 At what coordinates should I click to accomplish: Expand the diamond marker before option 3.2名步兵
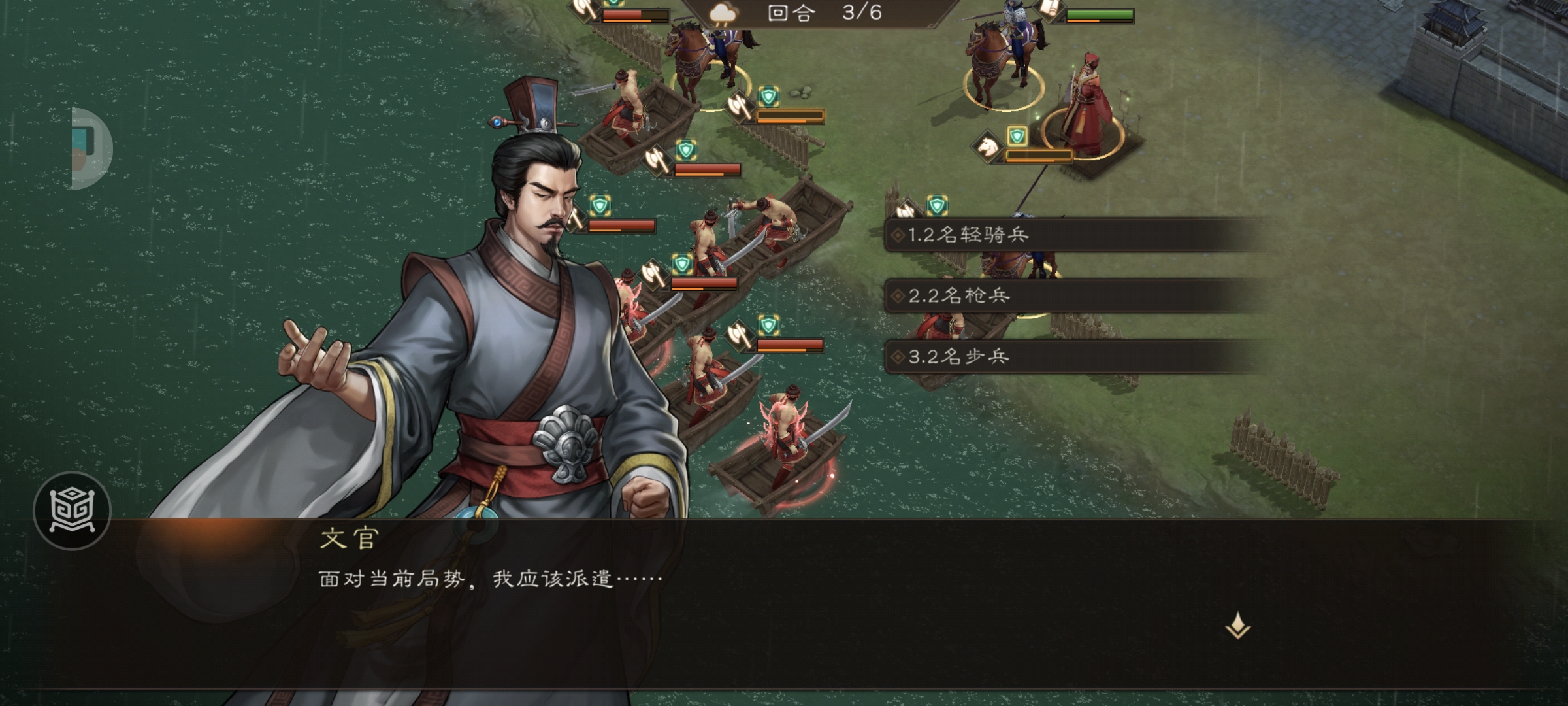coord(898,357)
